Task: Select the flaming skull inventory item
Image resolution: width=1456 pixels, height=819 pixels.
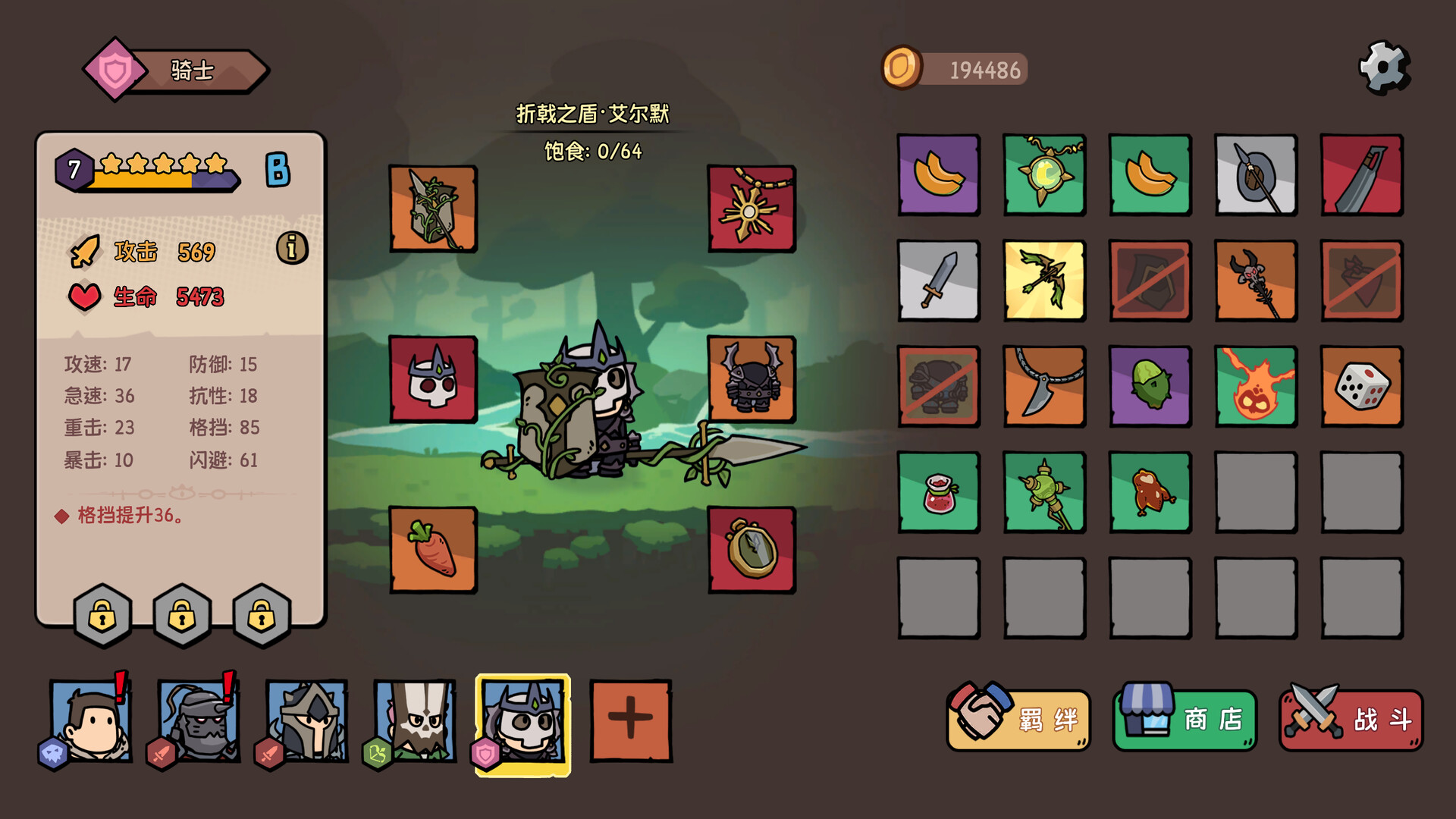Action: point(1256,387)
